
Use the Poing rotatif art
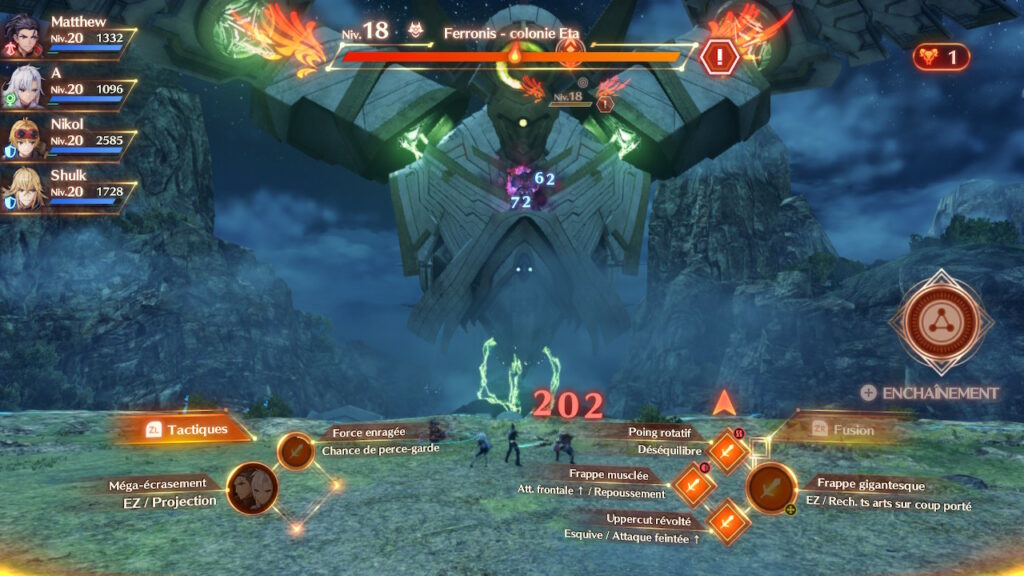[x=727, y=451]
